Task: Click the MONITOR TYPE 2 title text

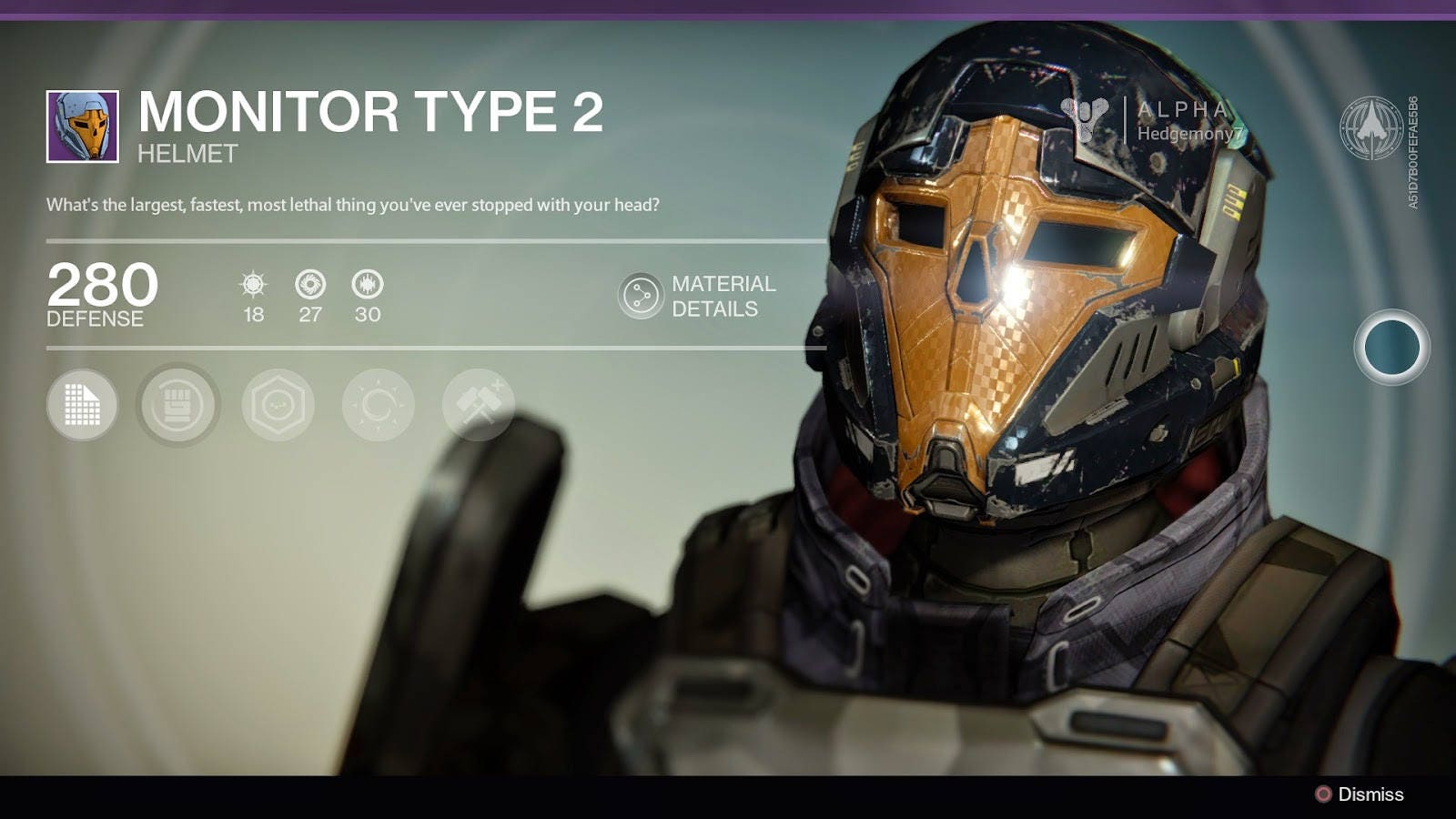Action: click(x=373, y=116)
